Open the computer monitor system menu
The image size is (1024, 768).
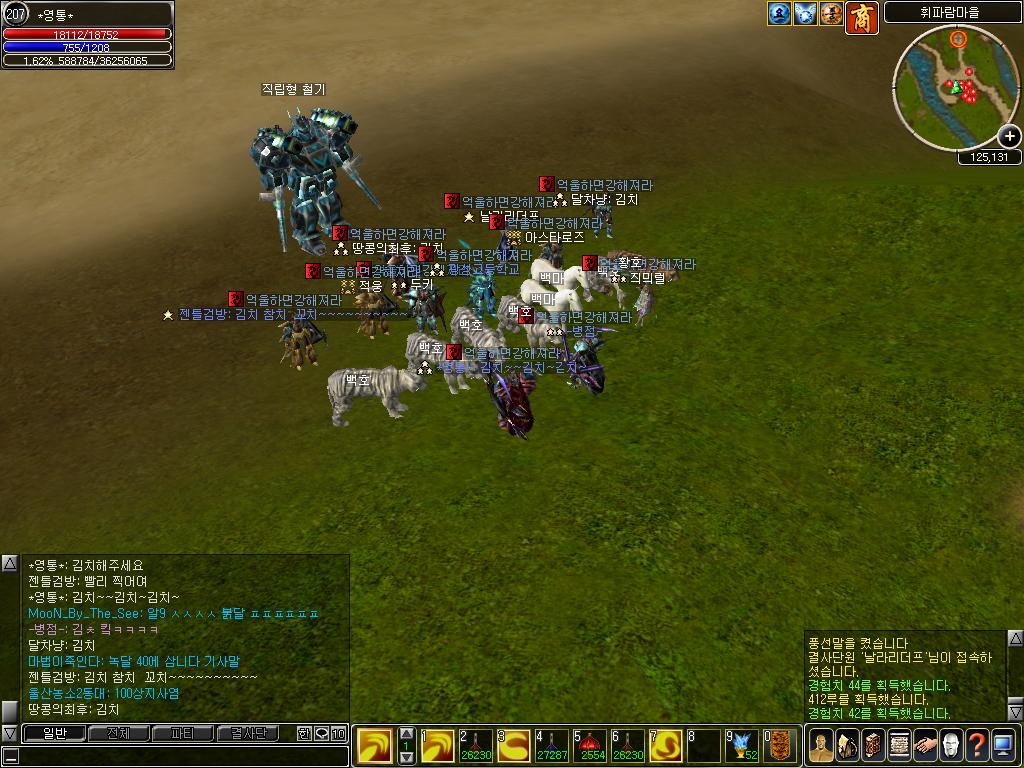click(x=1003, y=746)
